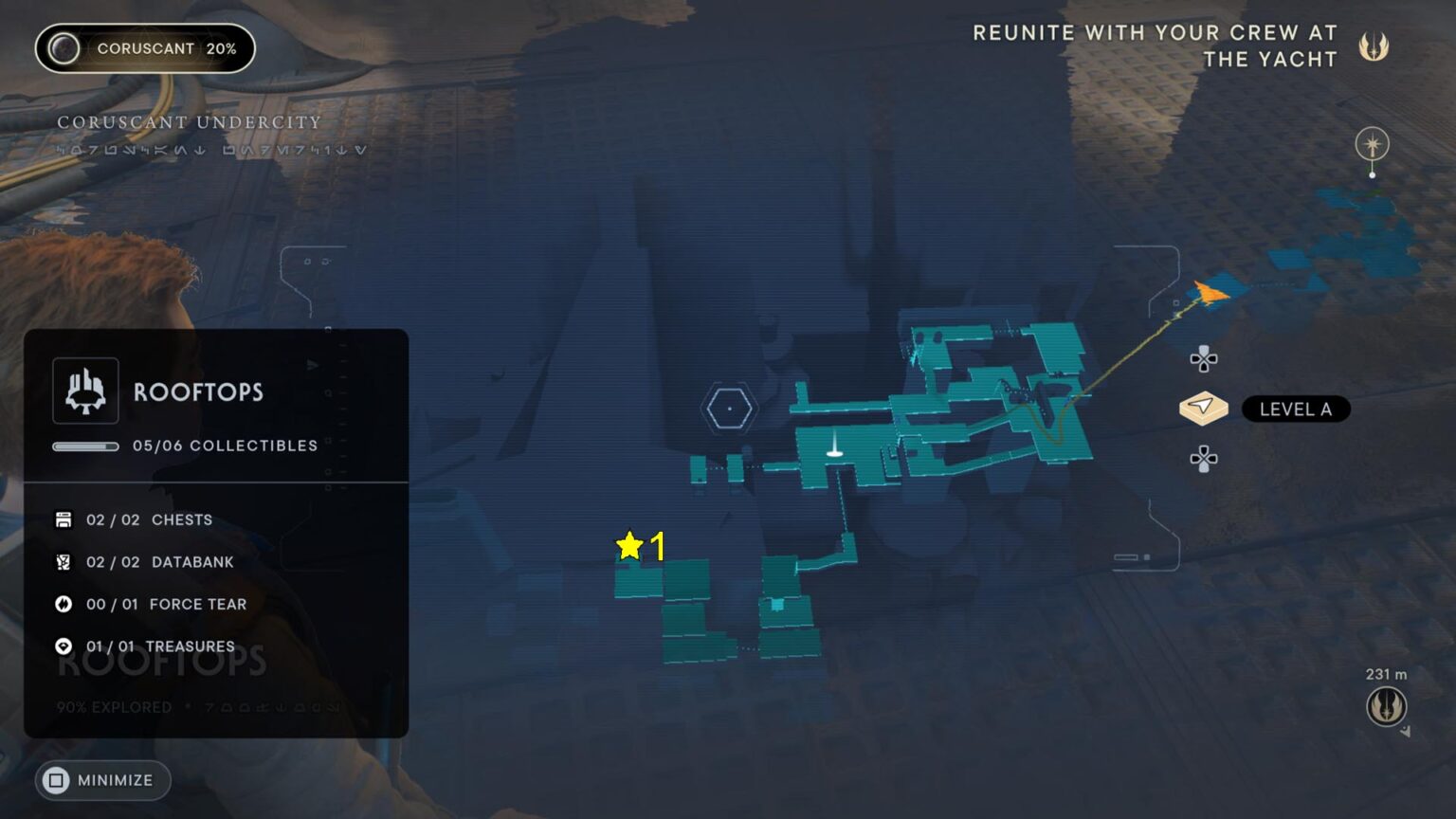Click the compass icon top right
This screenshot has height=819, width=1456.
tap(1372, 144)
